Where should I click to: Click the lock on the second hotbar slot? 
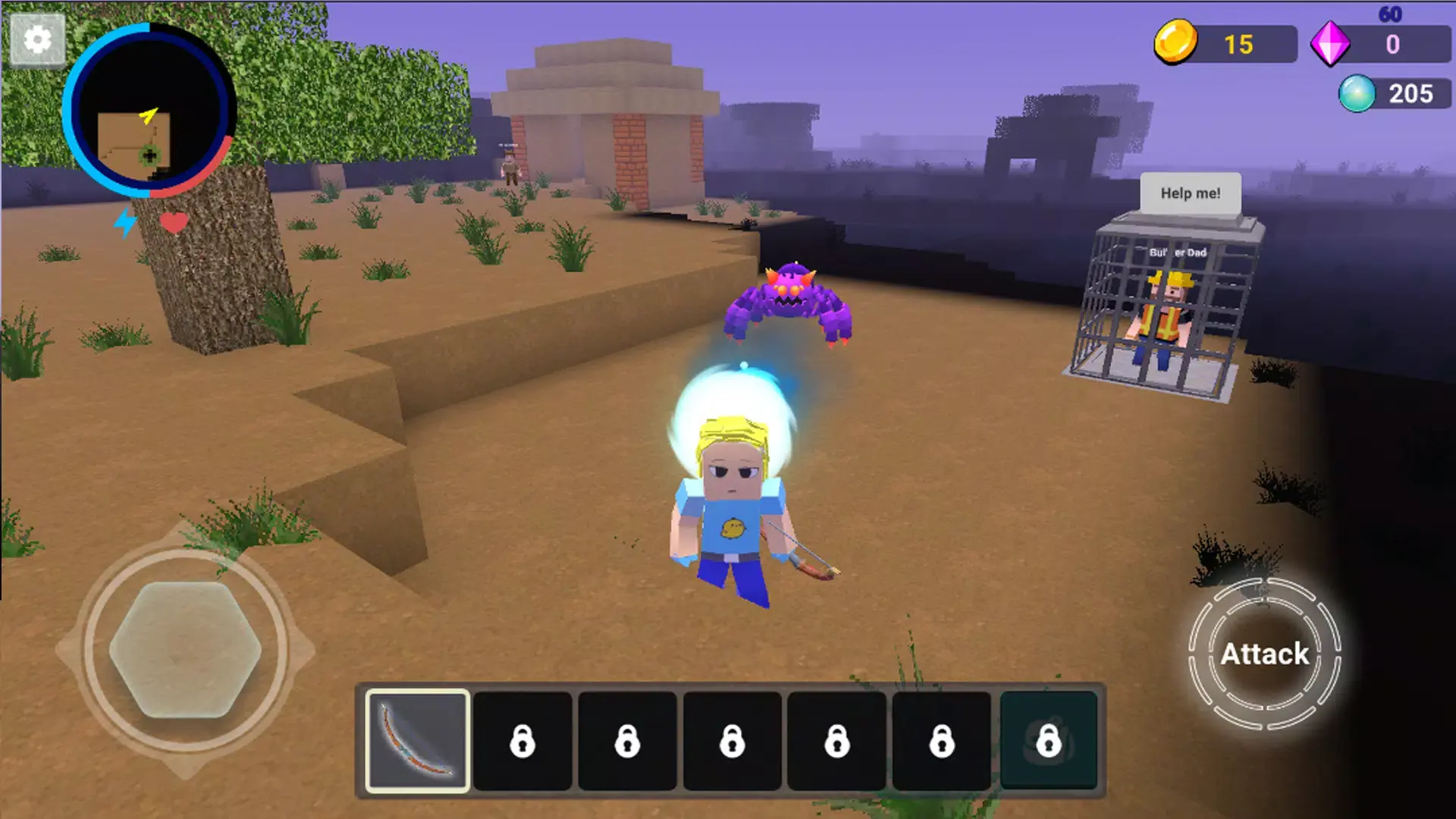tap(522, 741)
